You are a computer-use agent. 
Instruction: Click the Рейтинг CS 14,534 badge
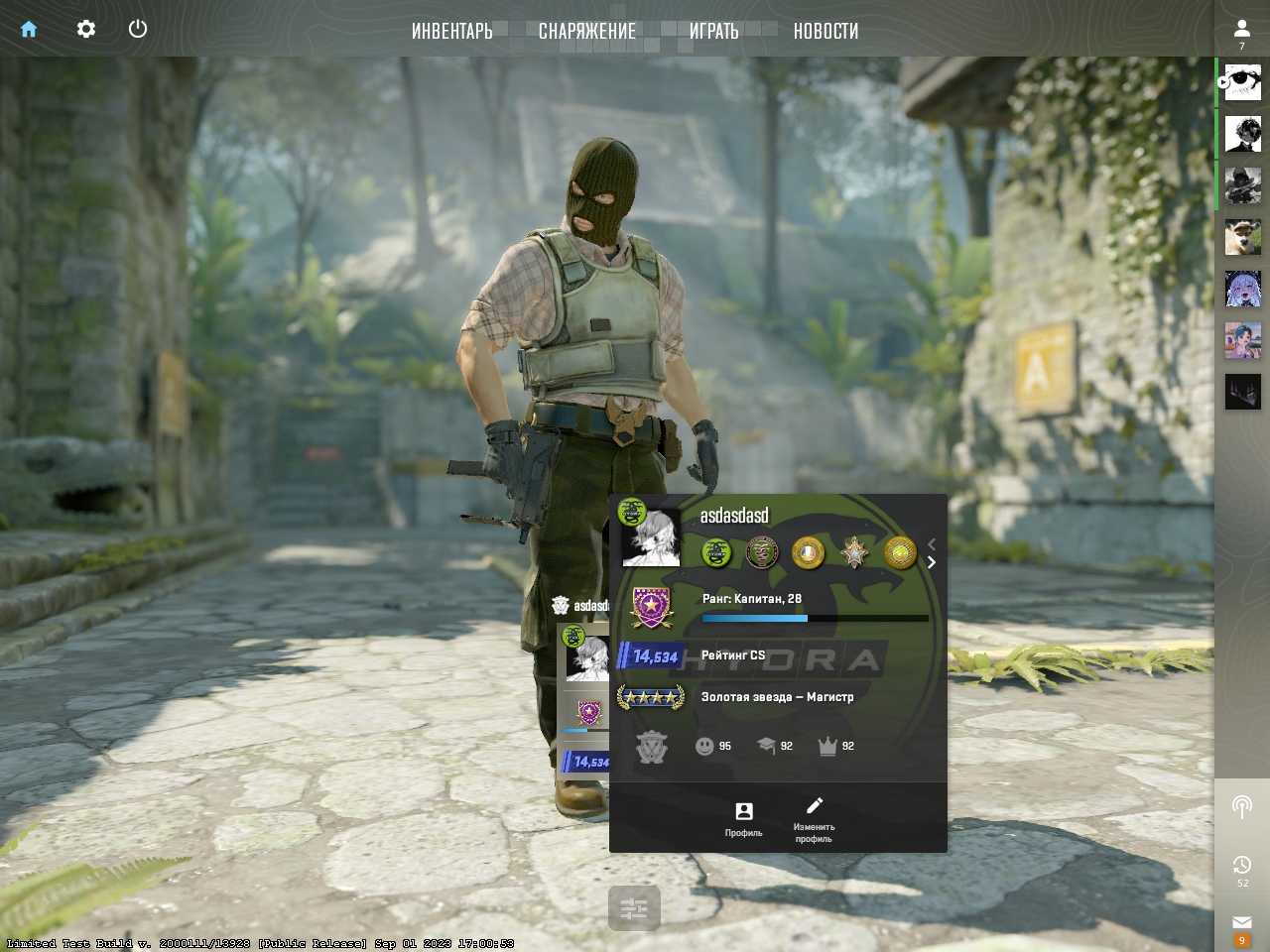tap(651, 655)
